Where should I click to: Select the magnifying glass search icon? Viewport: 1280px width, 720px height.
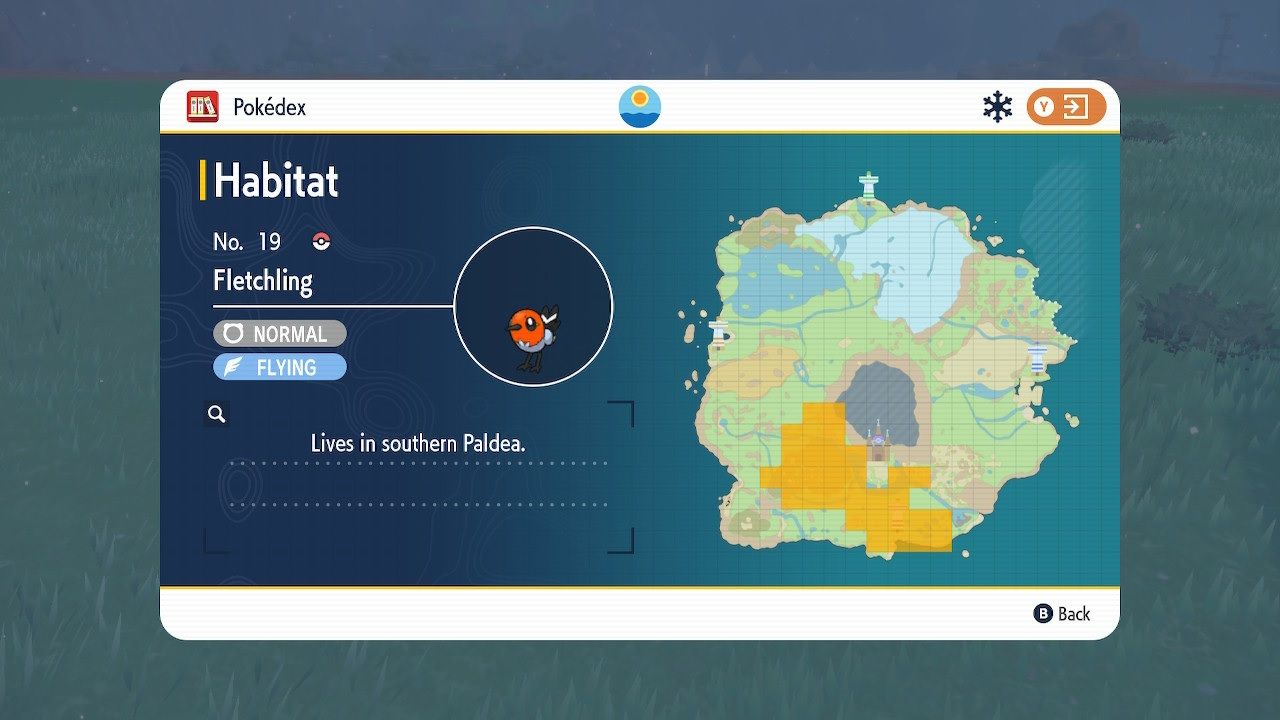[x=216, y=413]
